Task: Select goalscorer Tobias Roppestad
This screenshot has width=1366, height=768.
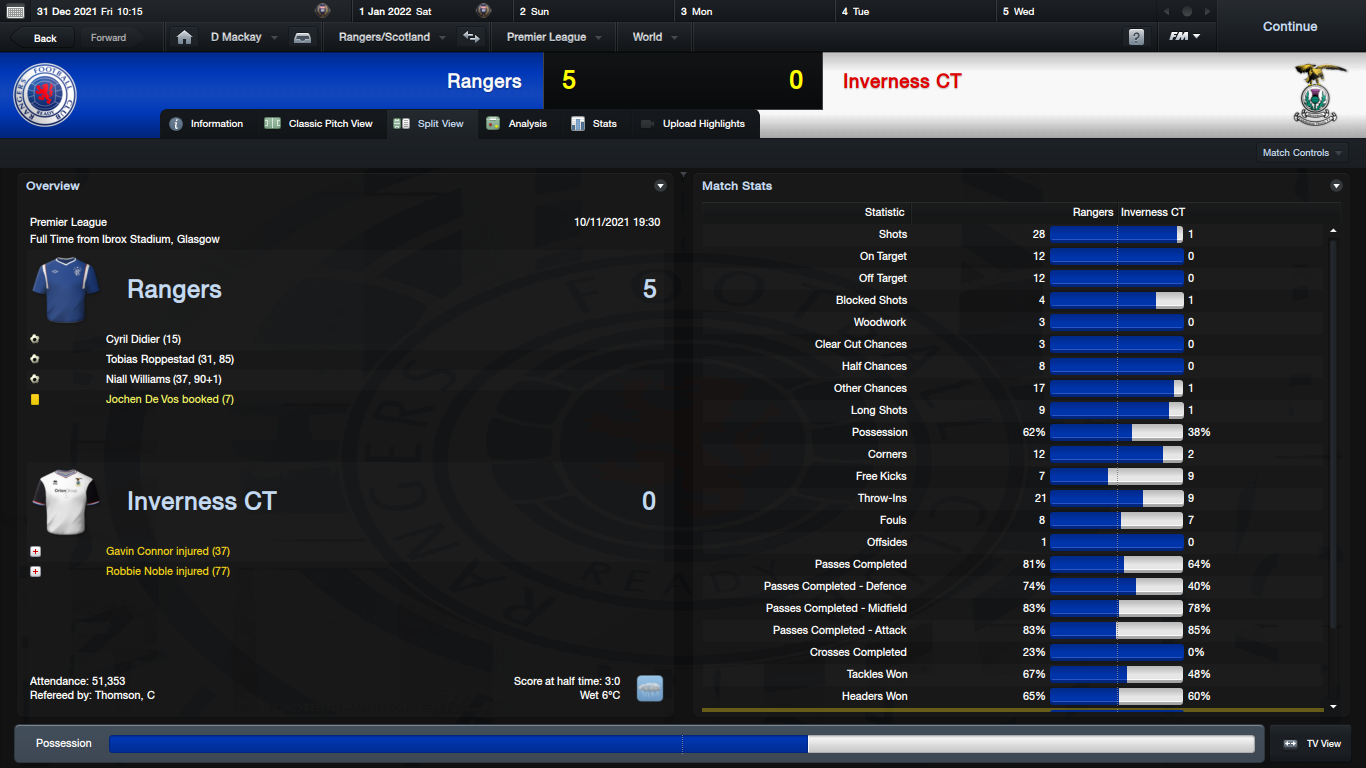Action: click(x=169, y=359)
